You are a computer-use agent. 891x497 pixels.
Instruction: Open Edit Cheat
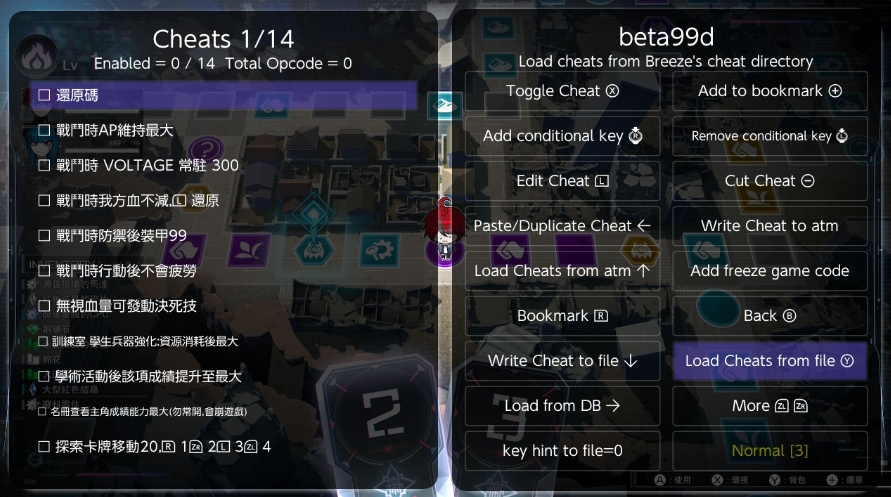(x=562, y=181)
